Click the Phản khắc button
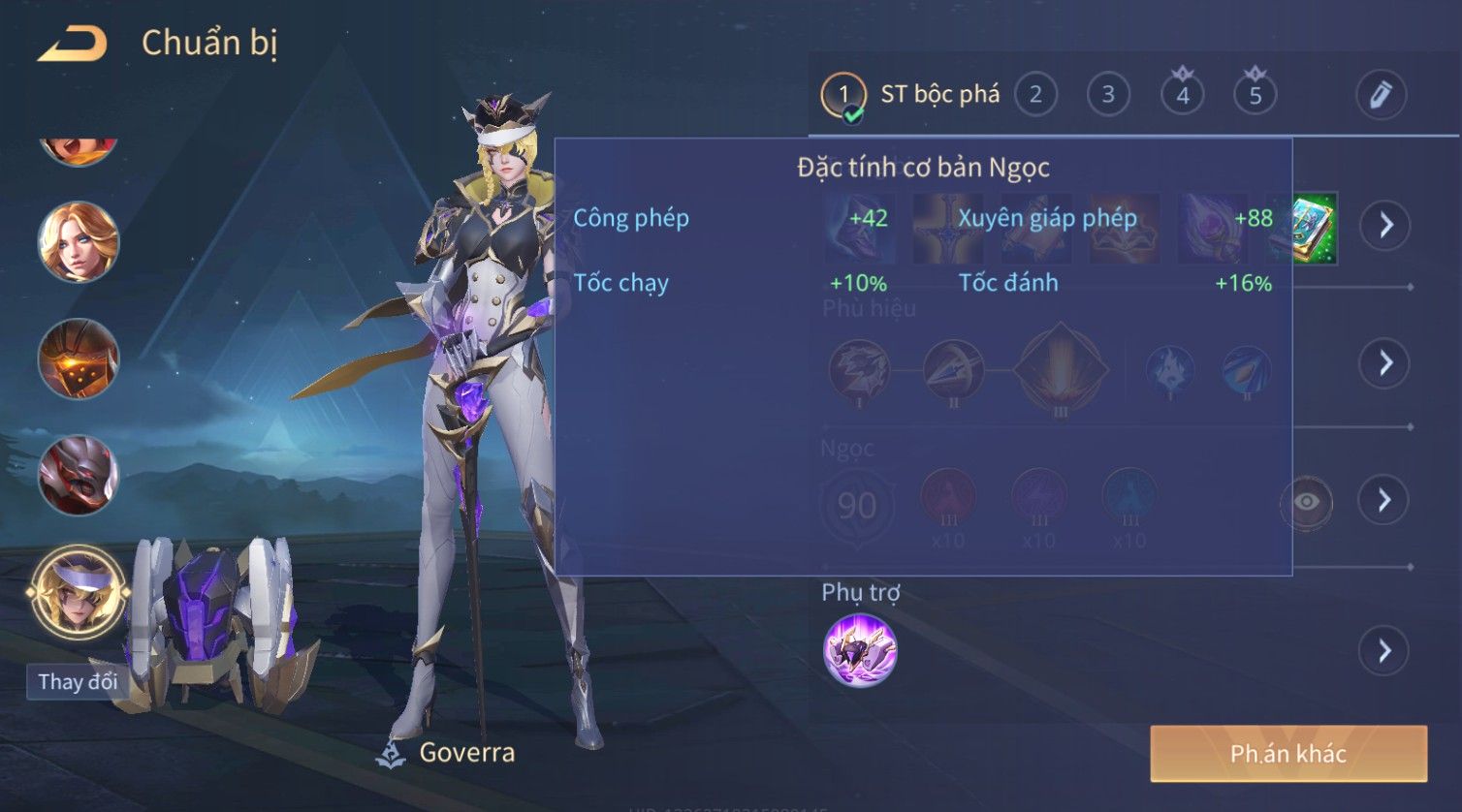 (x=1288, y=754)
